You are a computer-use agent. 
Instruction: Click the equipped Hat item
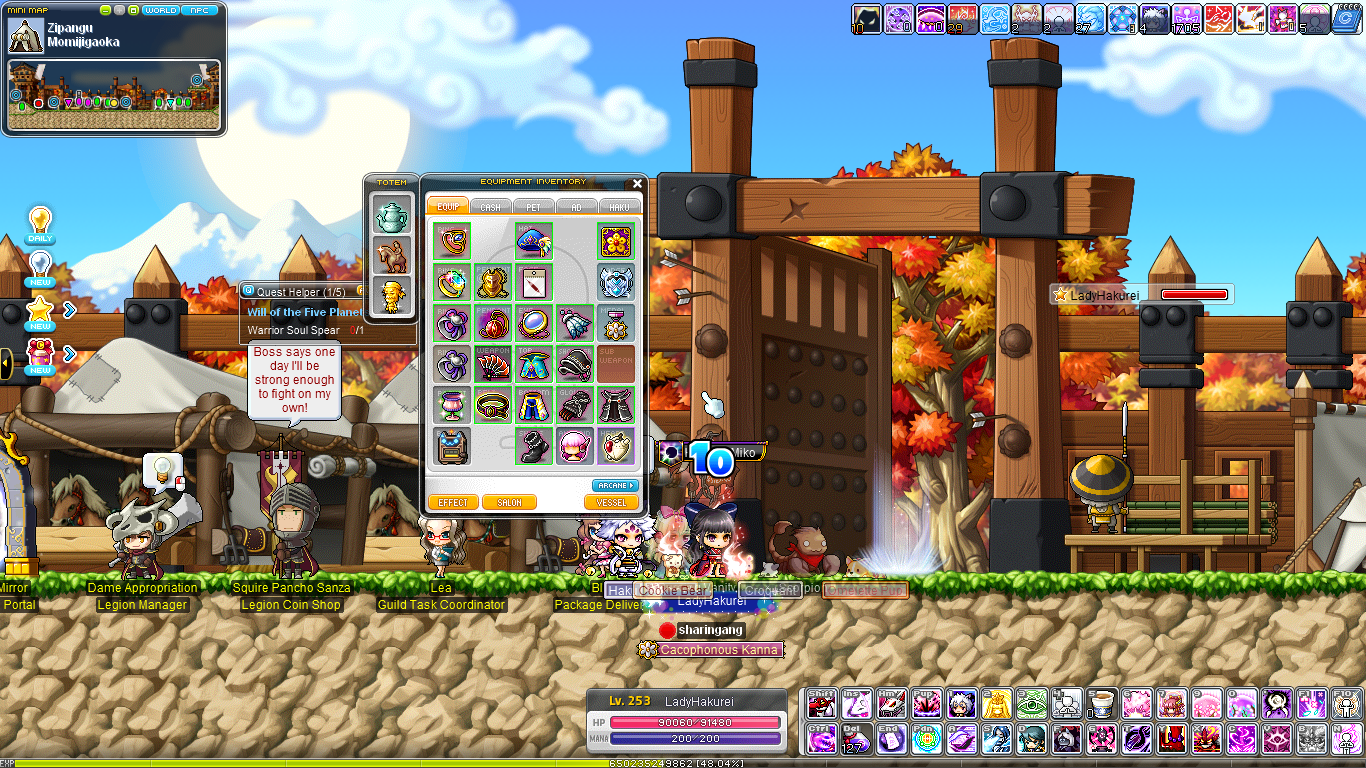click(x=533, y=243)
